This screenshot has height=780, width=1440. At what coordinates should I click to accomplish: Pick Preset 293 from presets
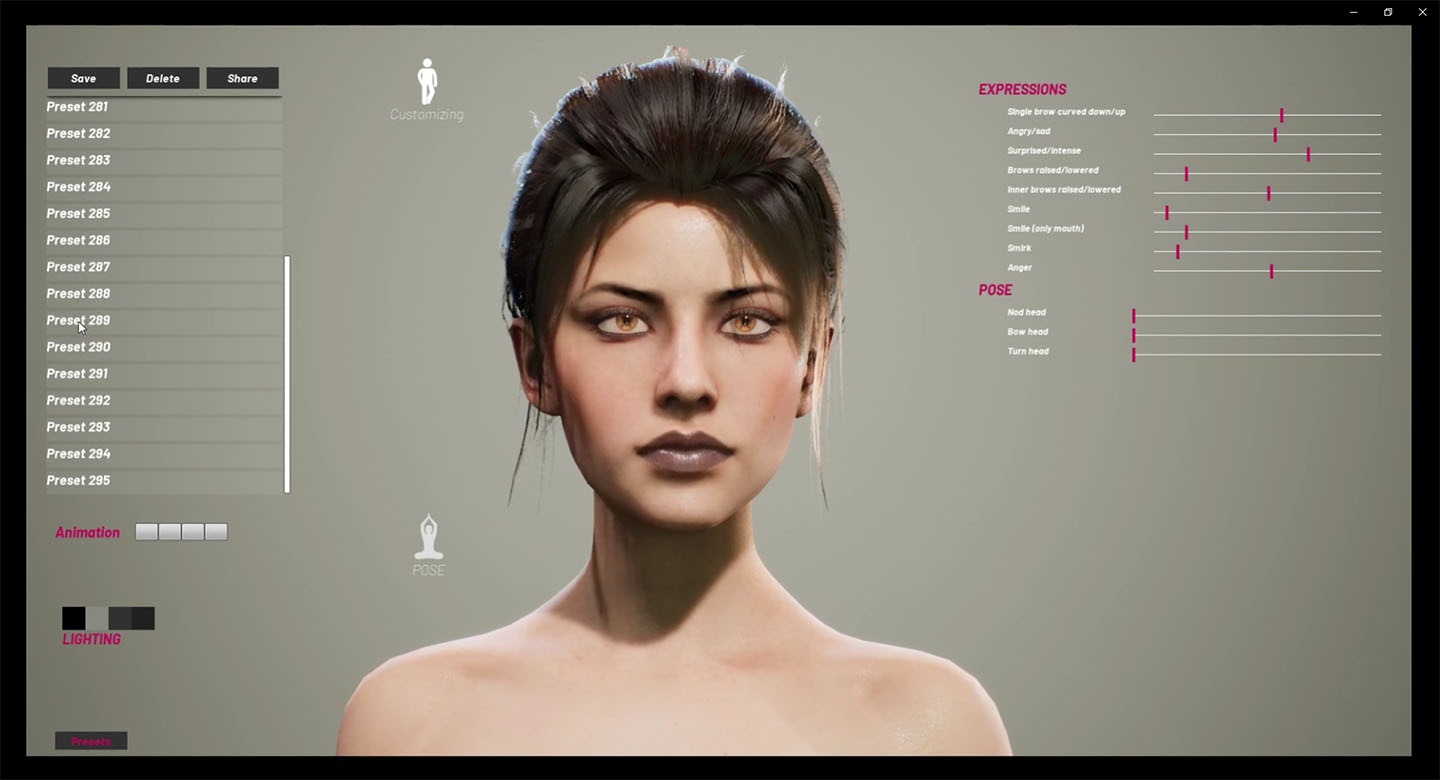(79, 427)
